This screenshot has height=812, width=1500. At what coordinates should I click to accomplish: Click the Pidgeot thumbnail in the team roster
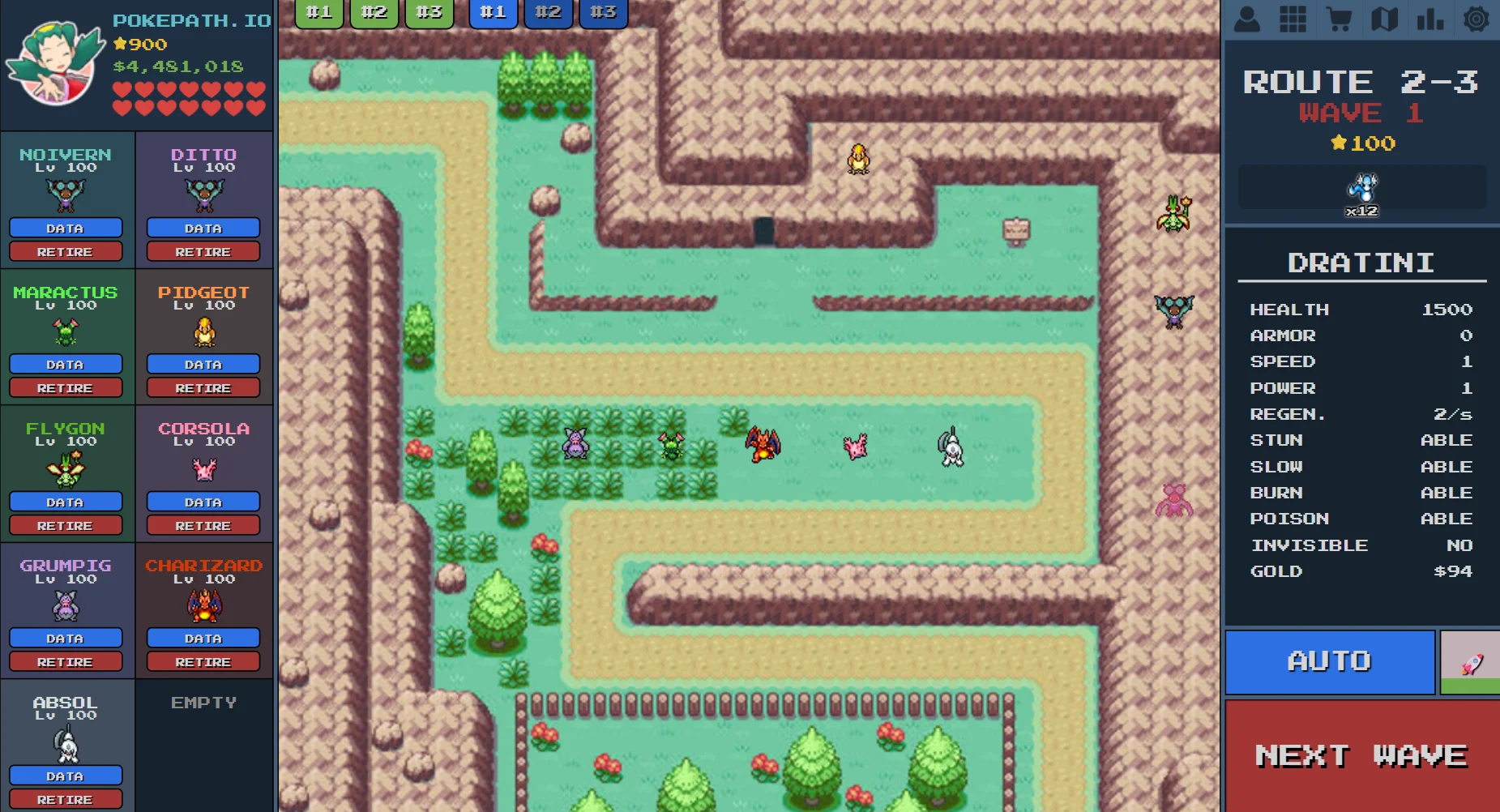(x=203, y=332)
